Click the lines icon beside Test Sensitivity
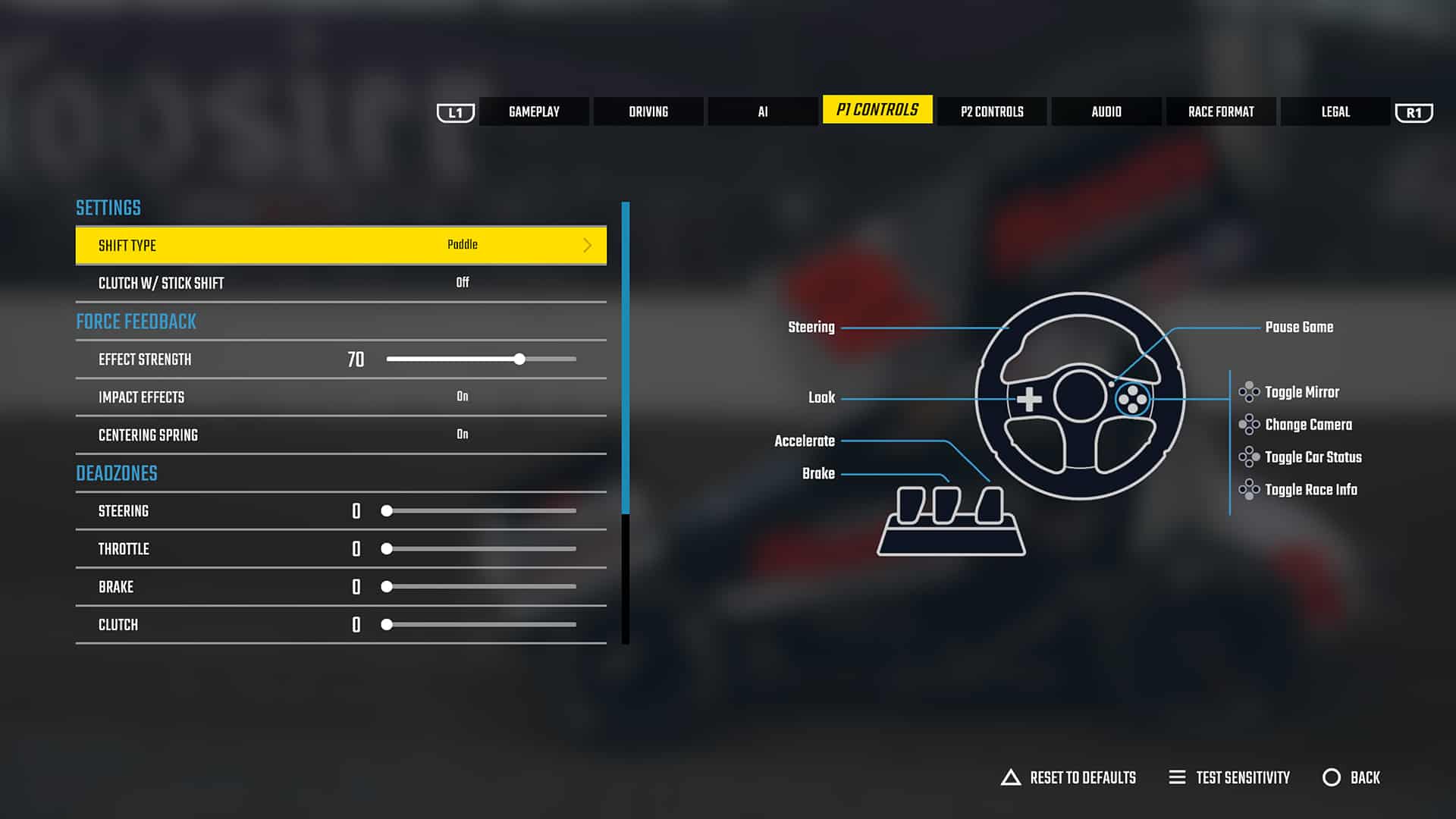The image size is (1456, 819). click(1177, 777)
